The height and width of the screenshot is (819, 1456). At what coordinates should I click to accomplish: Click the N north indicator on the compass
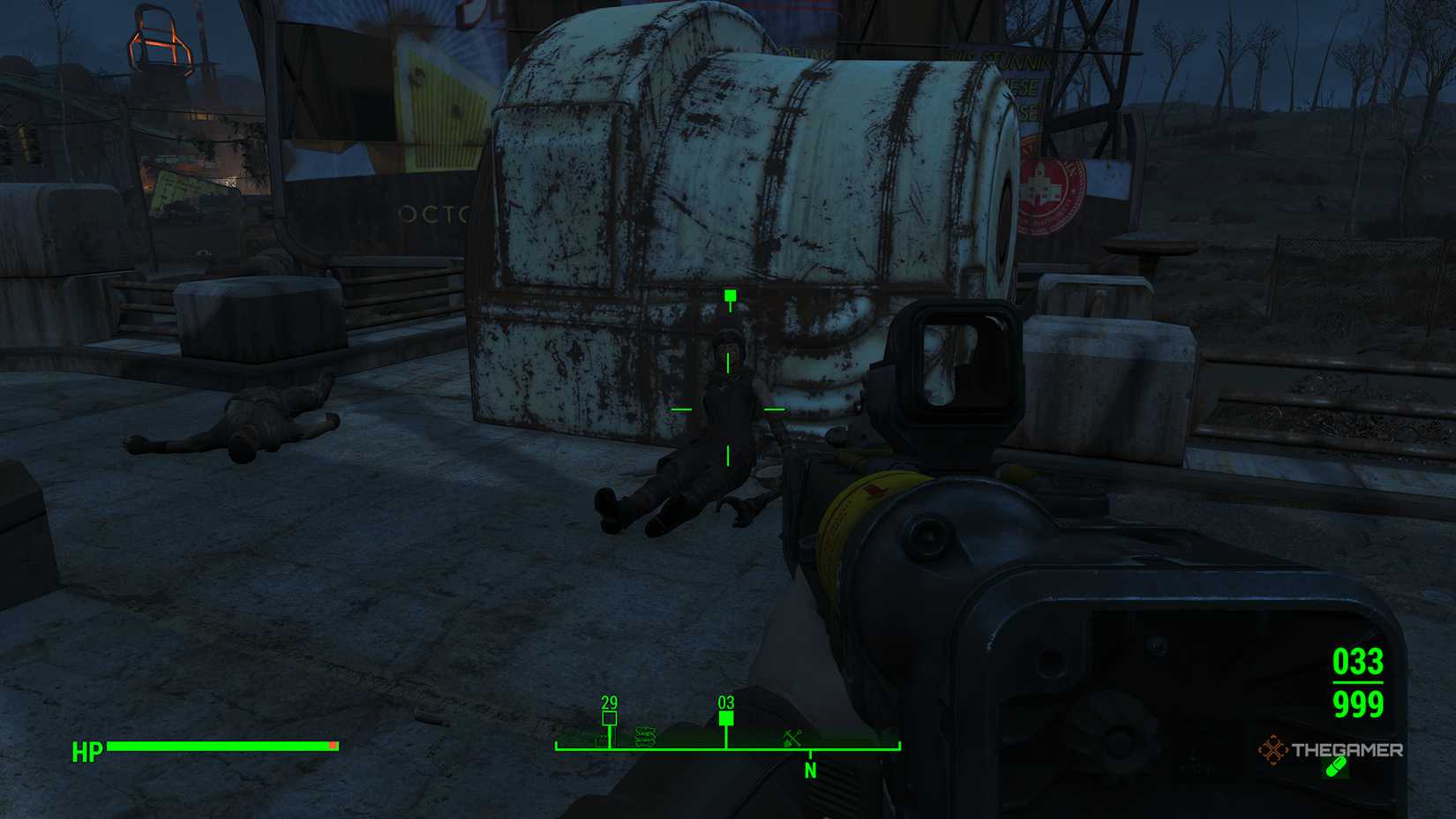tap(811, 770)
